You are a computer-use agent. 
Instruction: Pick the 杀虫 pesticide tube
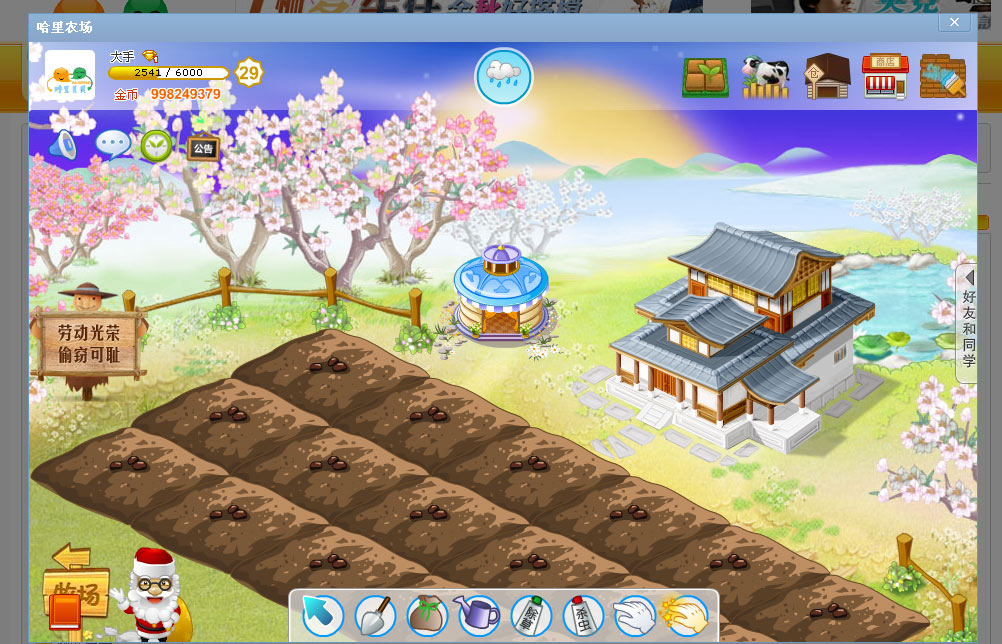pyautogui.click(x=582, y=615)
